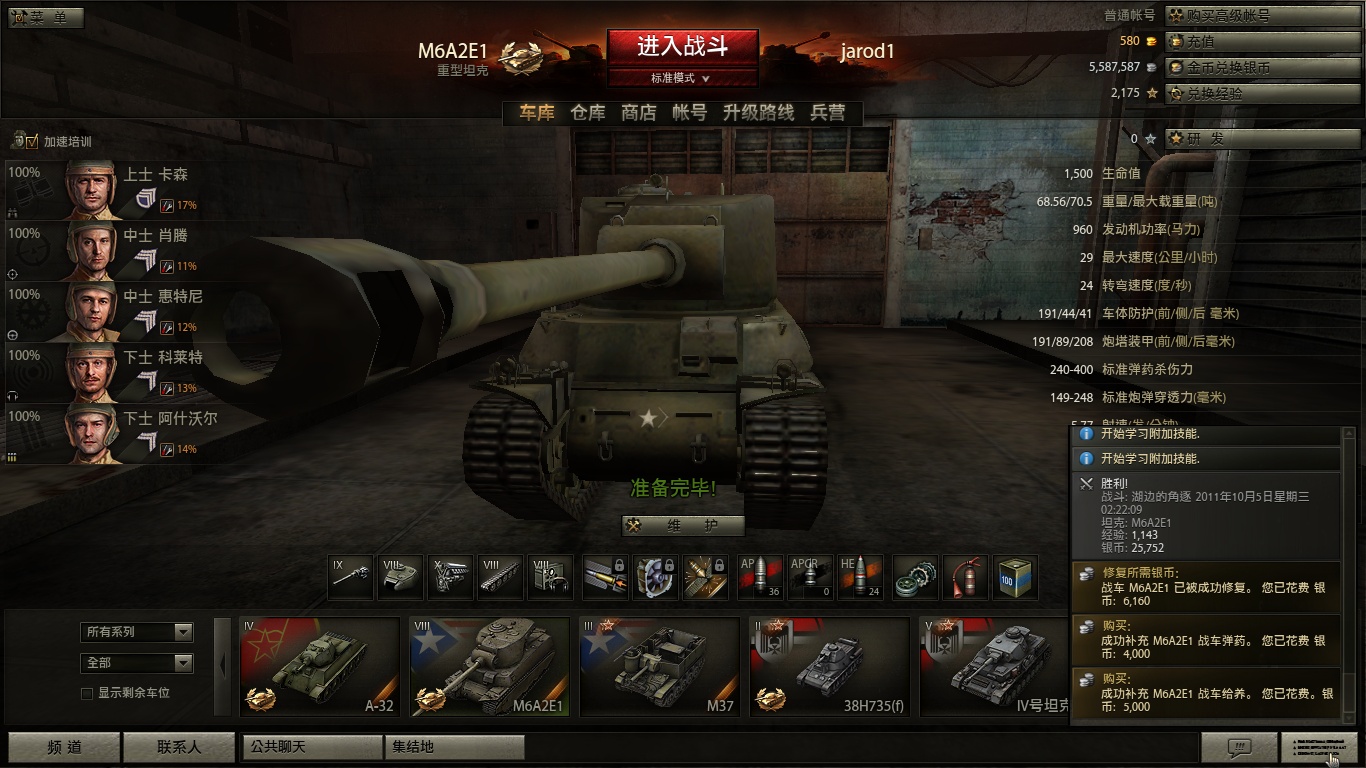The height and width of the screenshot is (768, 1366).
Task: Select crew member 上士 卡森
Action: (x=110, y=189)
